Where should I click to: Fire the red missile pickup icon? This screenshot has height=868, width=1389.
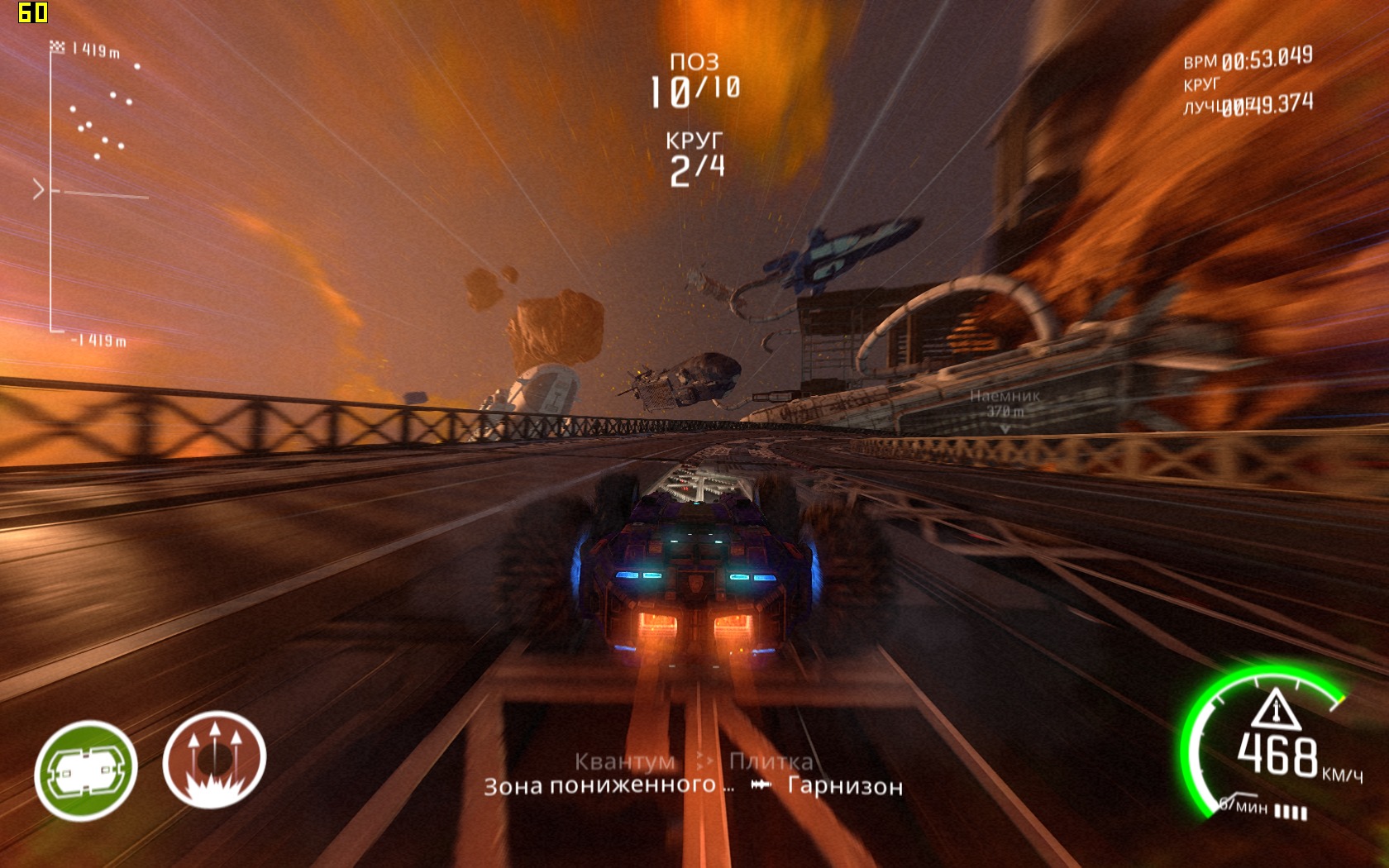(x=214, y=760)
